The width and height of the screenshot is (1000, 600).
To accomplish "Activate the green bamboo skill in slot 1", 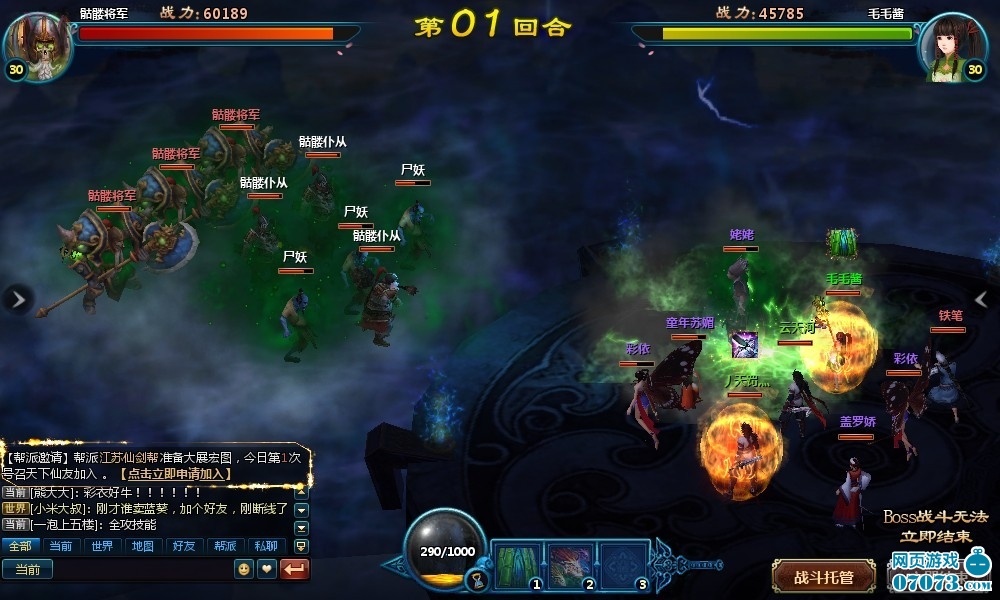I will (x=517, y=566).
